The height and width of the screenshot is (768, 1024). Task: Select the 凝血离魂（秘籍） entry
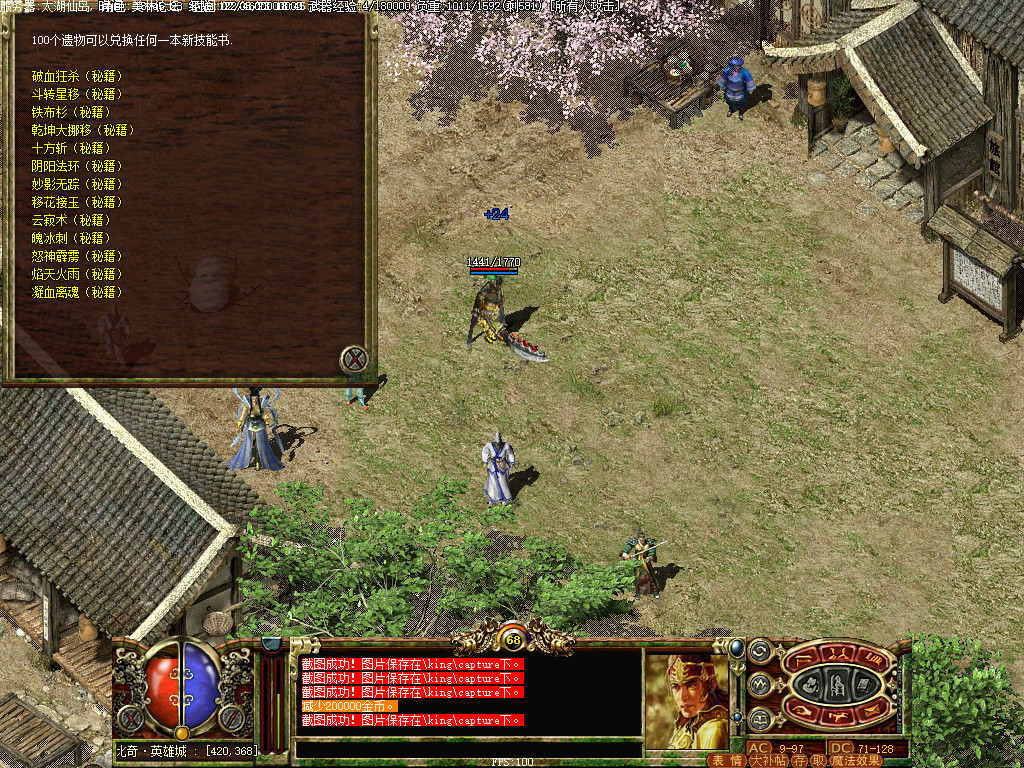click(x=76, y=292)
